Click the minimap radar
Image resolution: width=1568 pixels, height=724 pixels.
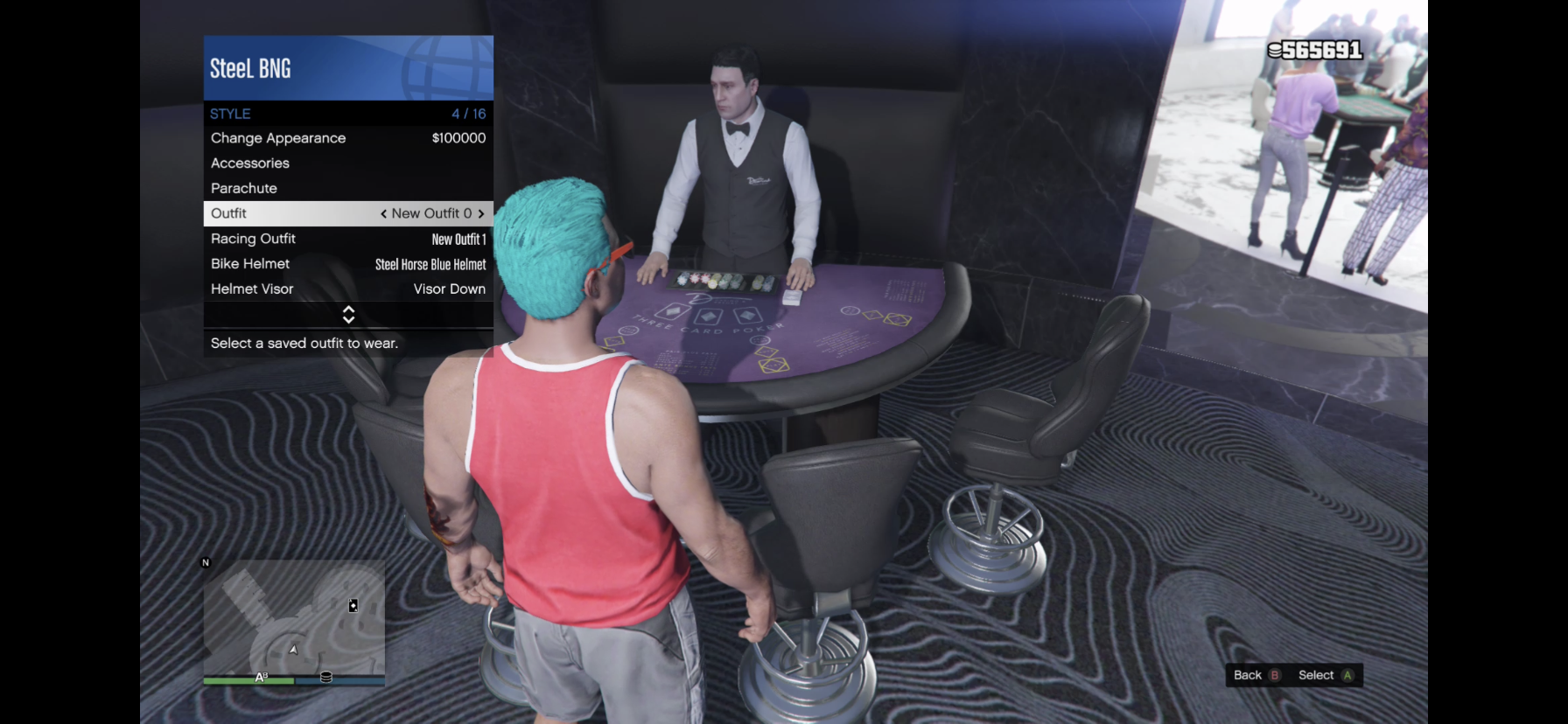(x=294, y=617)
